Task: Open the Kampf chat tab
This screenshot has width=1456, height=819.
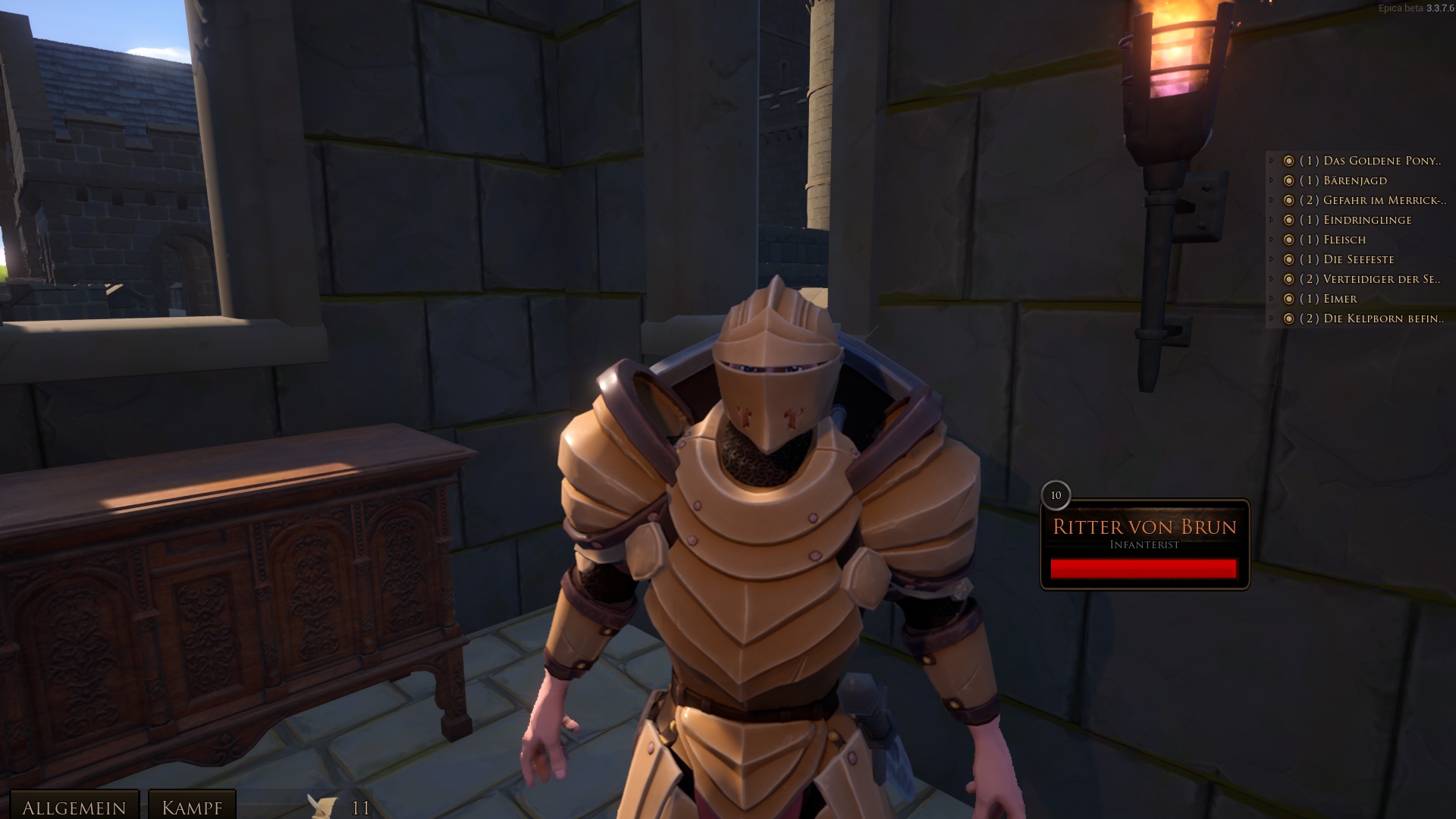Action: 192,807
